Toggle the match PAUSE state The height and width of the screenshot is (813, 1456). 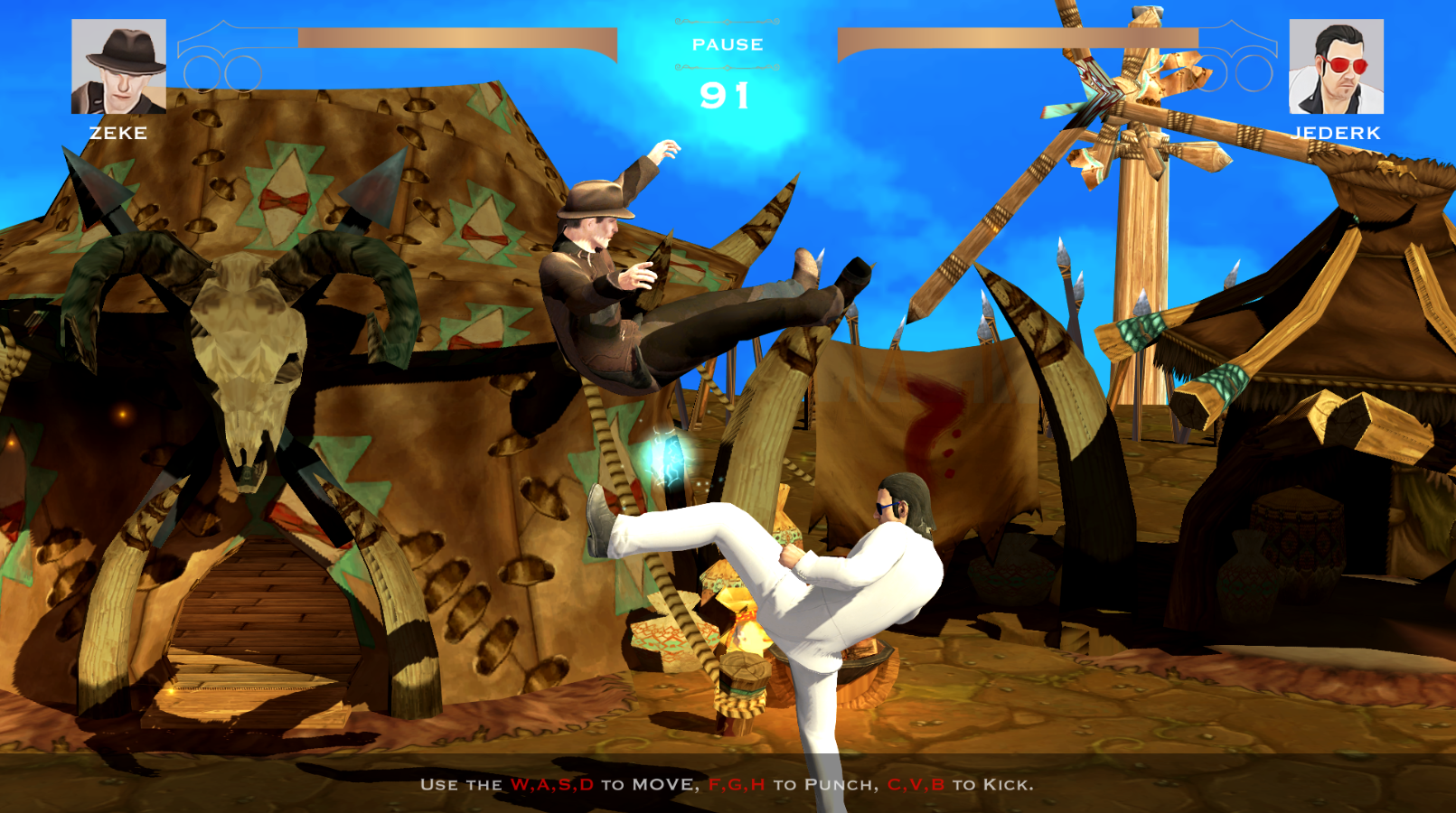tap(728, 43)
